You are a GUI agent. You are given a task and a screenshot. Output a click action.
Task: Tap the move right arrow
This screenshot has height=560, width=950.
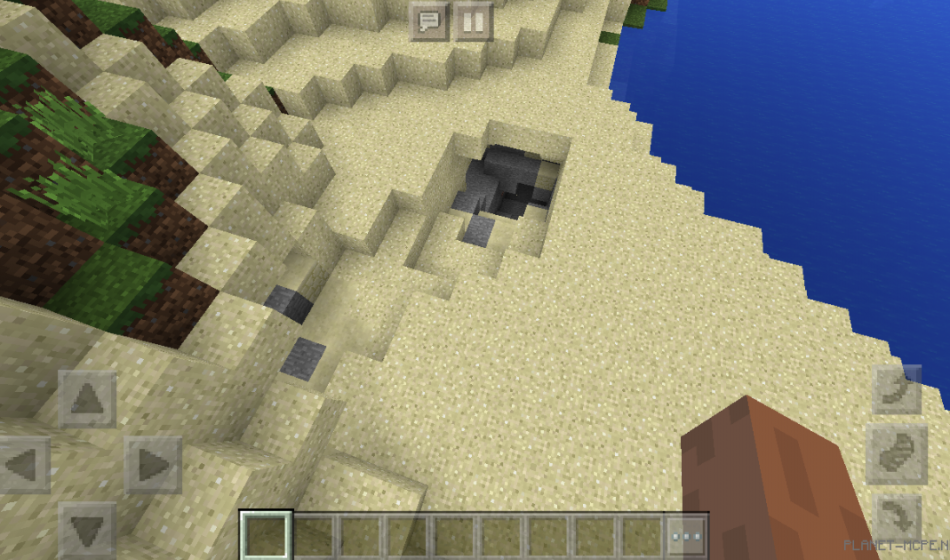pyautogui.click(x=152, y=464)
